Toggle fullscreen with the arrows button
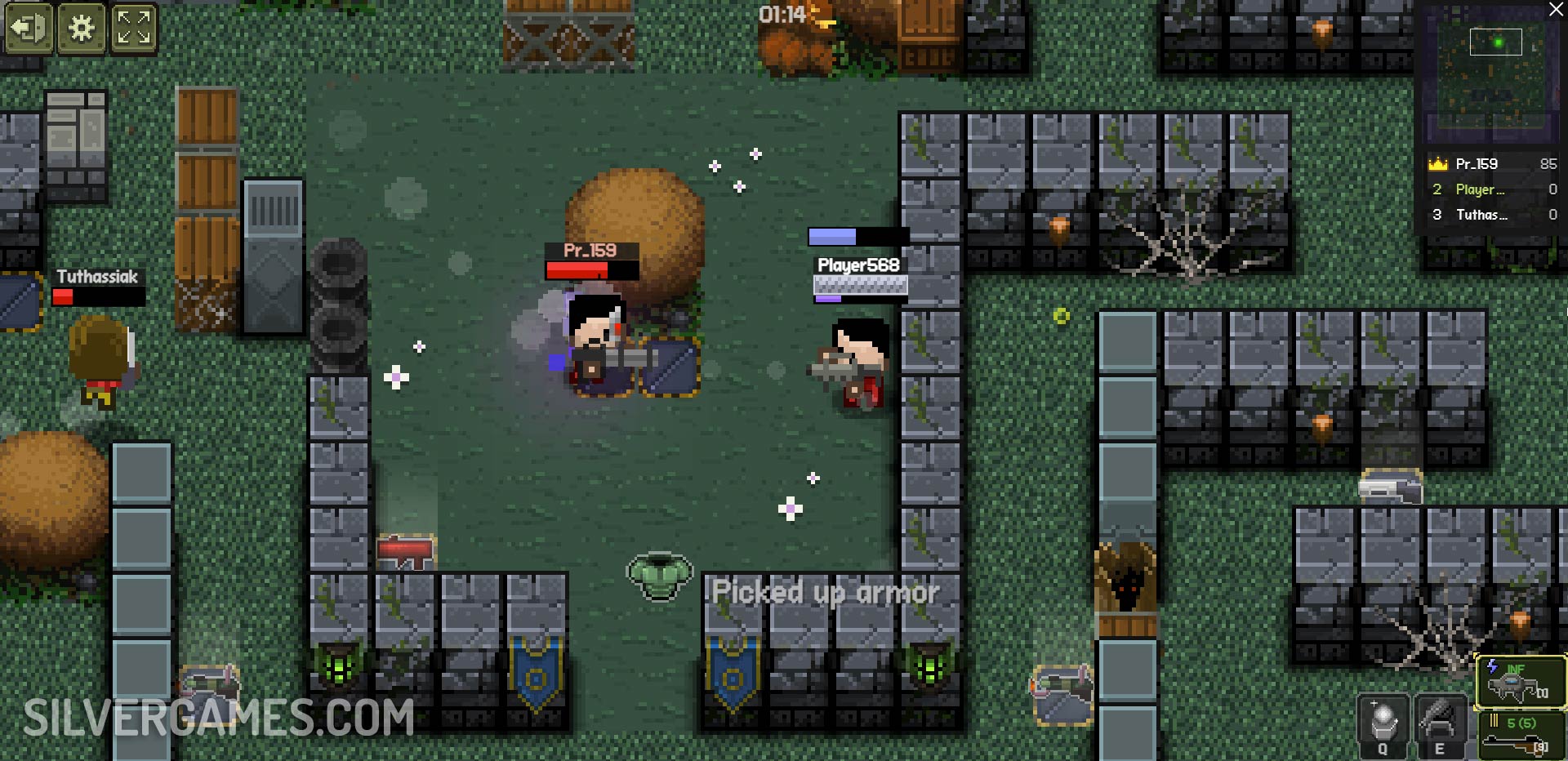This screenshot has height=761, width=1568. pyautogui.click(x=133, y=29)
